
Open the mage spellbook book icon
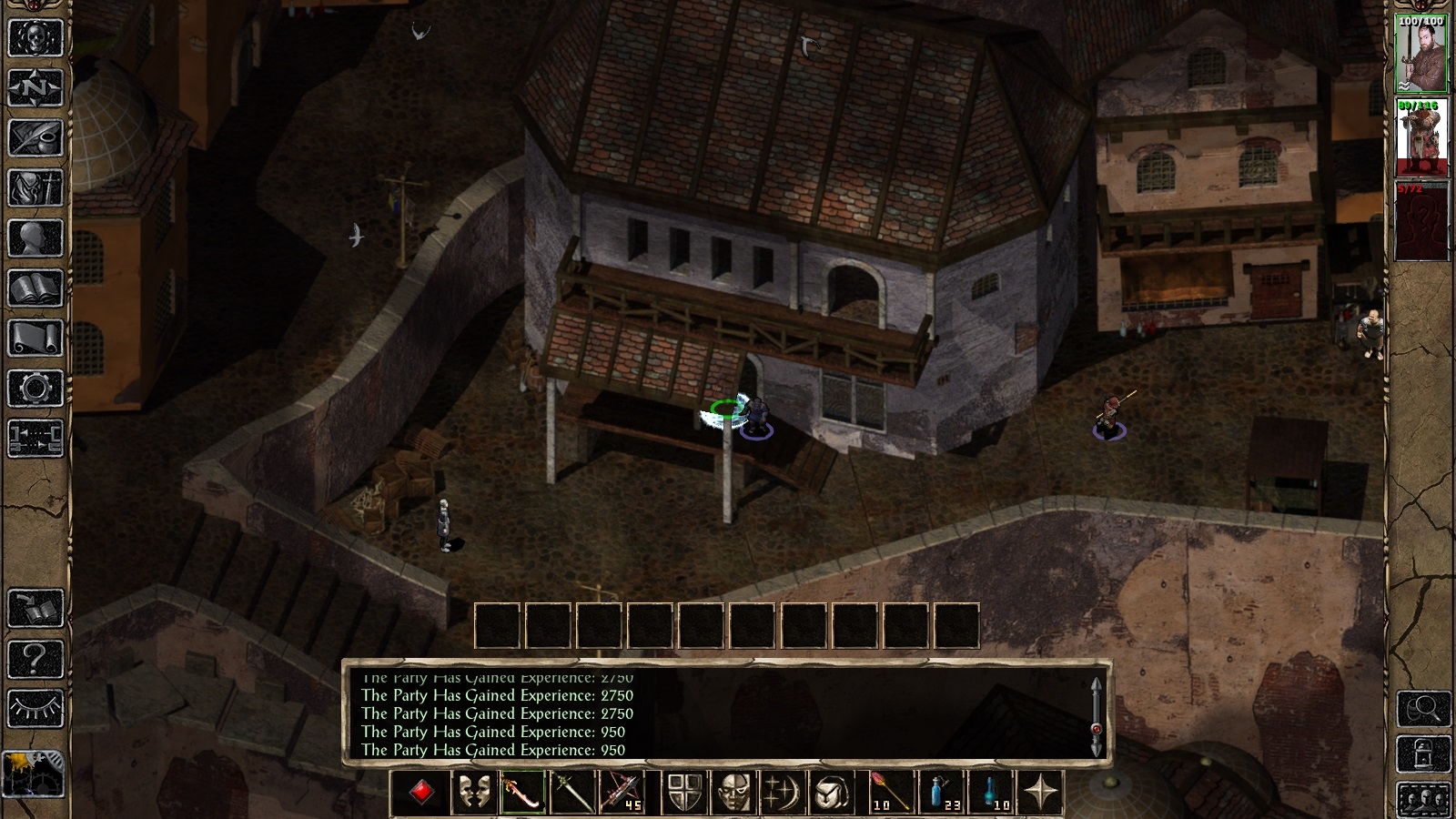point(35,289)
